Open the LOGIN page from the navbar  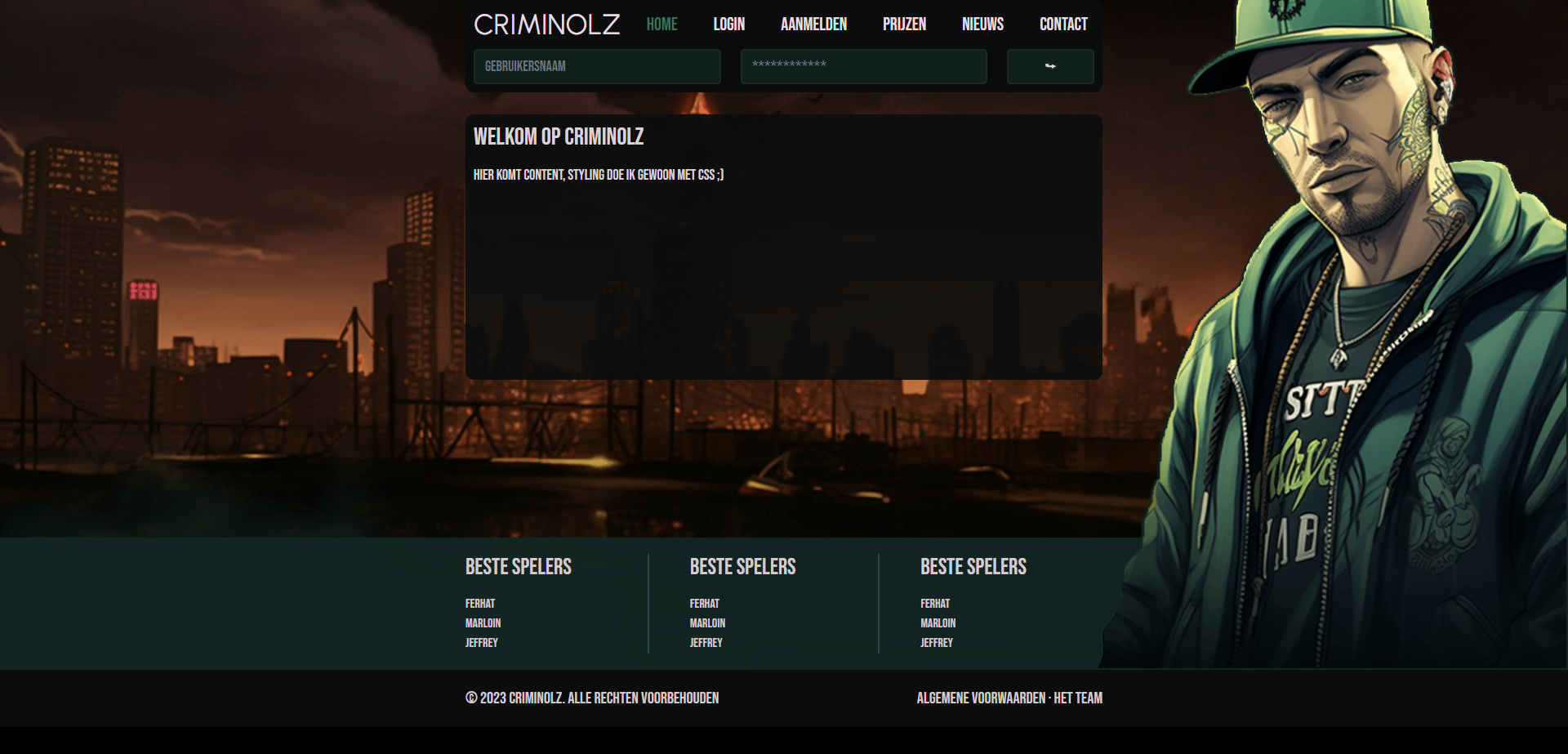[728, 24]
